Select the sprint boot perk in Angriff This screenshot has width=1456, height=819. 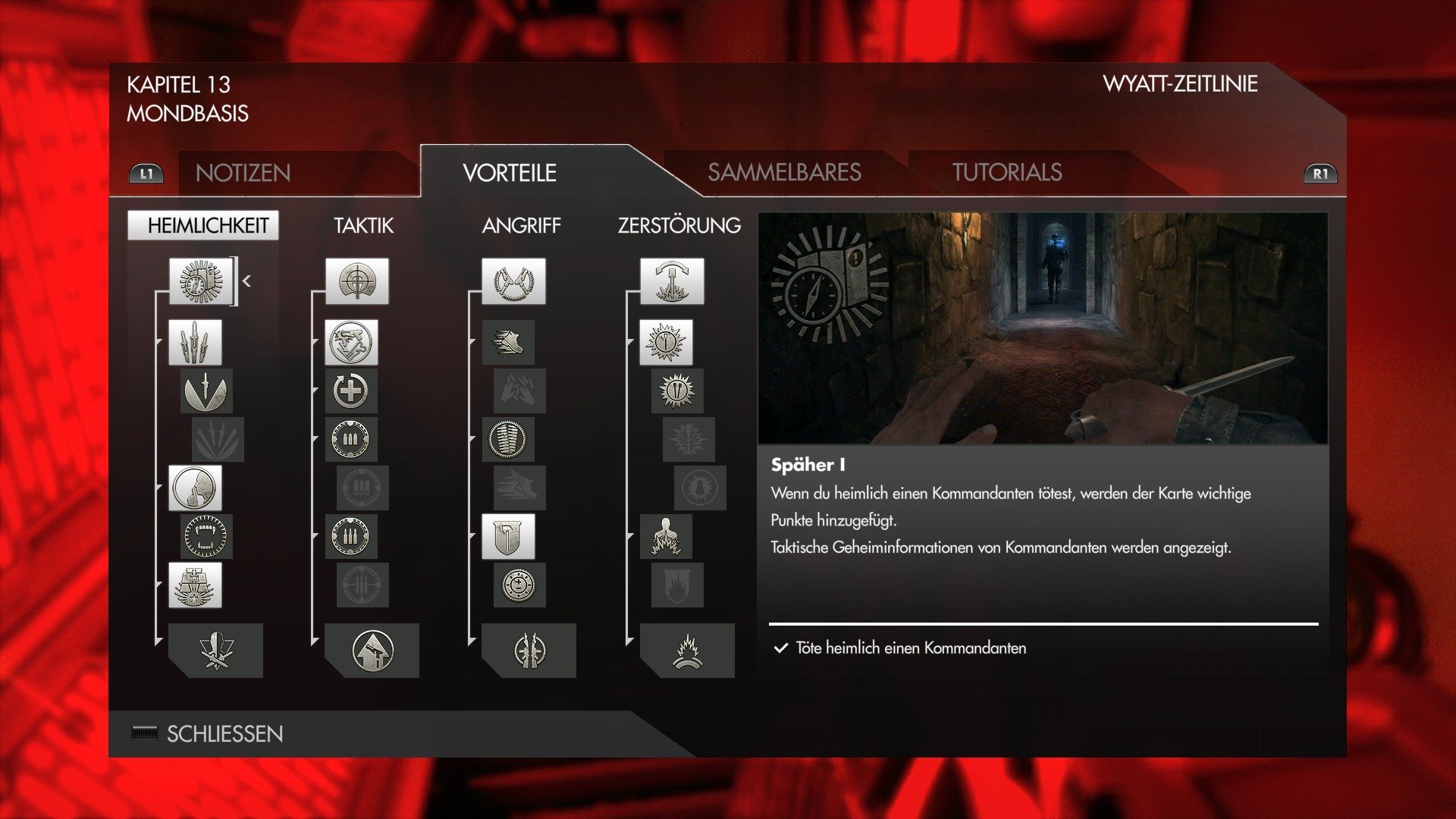510,341
